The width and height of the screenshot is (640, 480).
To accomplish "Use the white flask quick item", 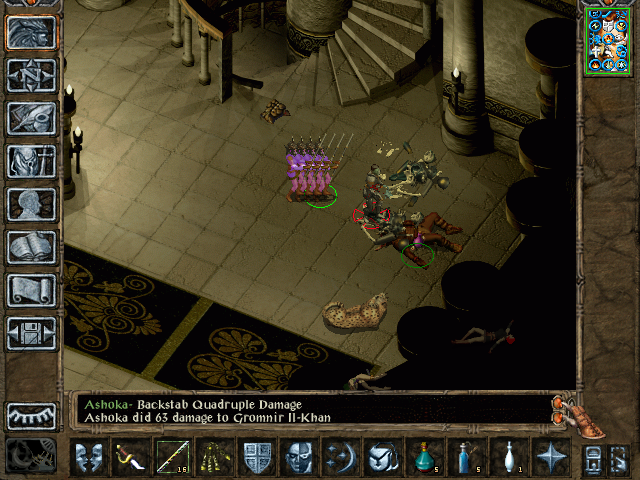I will coord(509,457).
